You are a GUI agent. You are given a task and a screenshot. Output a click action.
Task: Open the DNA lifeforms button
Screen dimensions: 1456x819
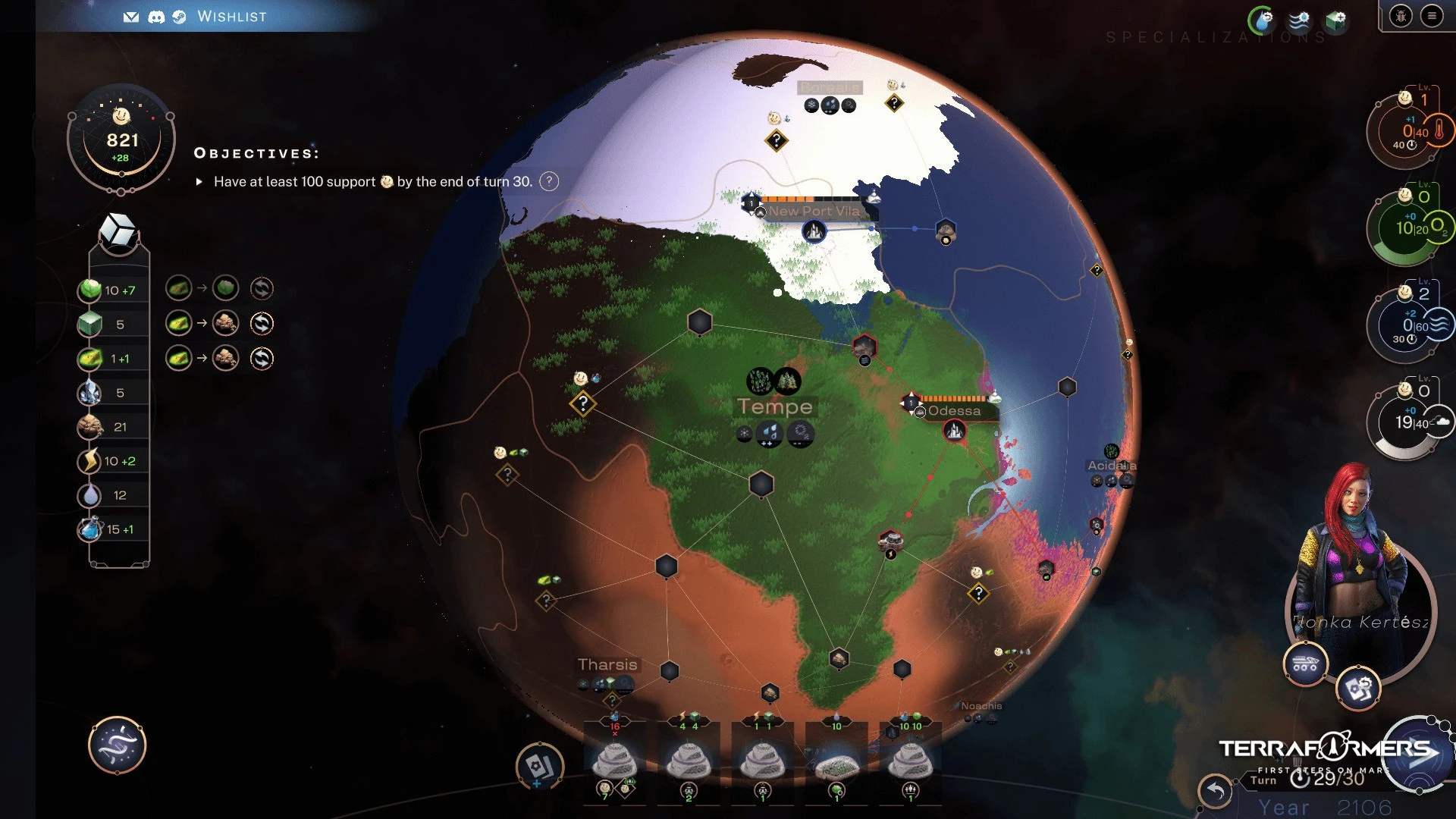[118, 745]
